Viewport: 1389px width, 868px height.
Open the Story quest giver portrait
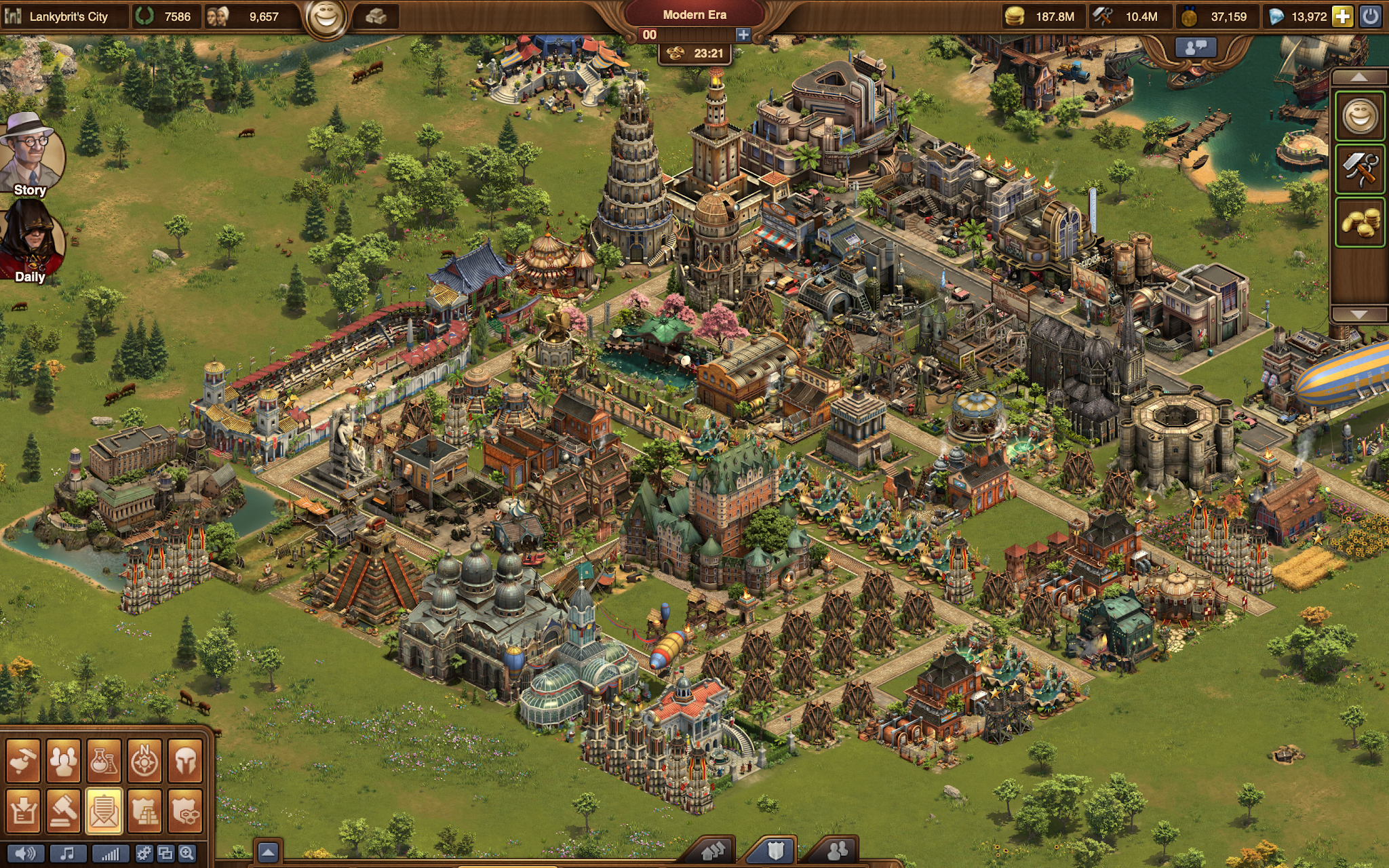click(x=31, y=156)
